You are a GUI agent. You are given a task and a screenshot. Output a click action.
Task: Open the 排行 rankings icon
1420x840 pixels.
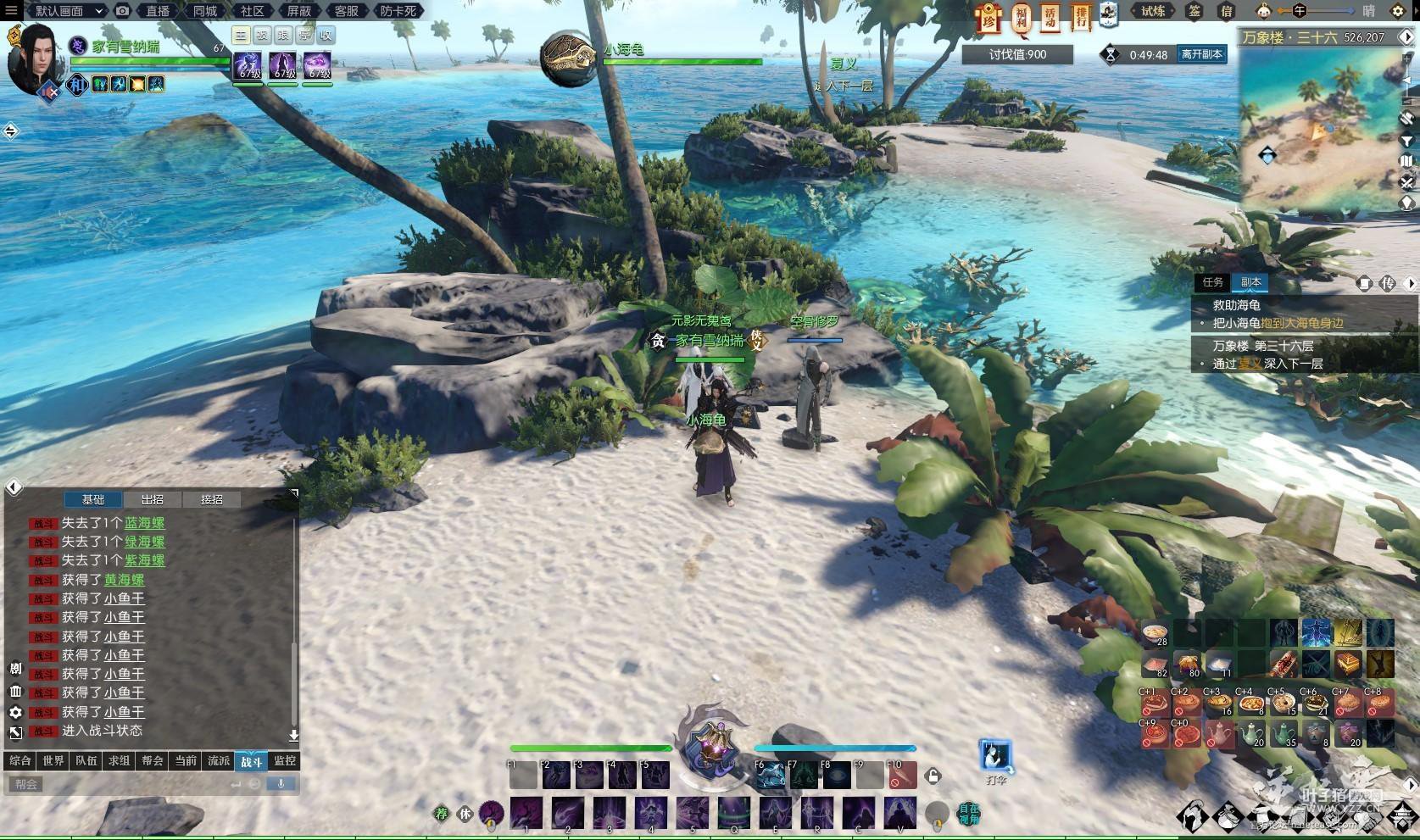(x=1079, y=17)
